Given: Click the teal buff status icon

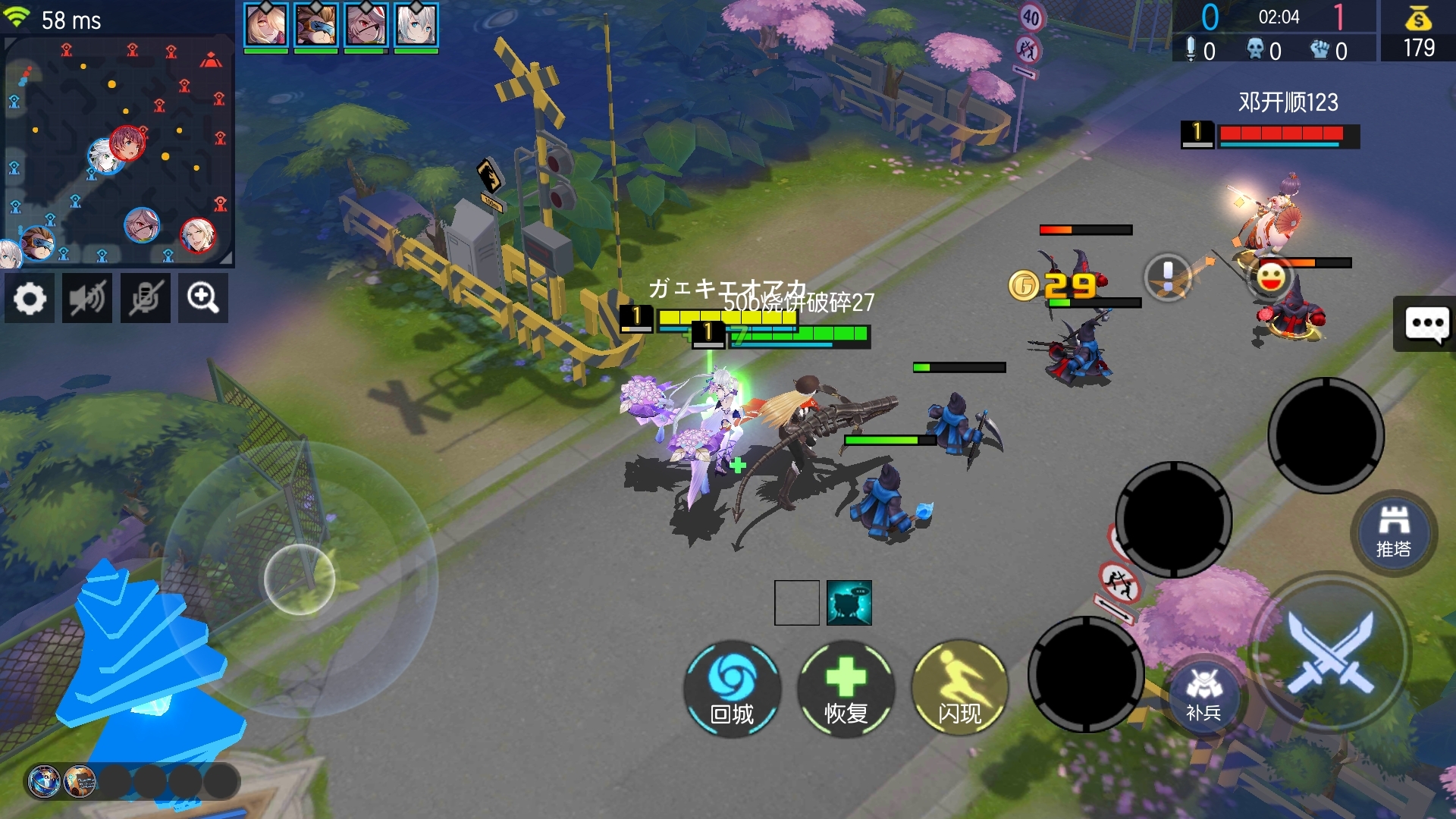Looking at the screenshot, I should (x=849, y=603).
